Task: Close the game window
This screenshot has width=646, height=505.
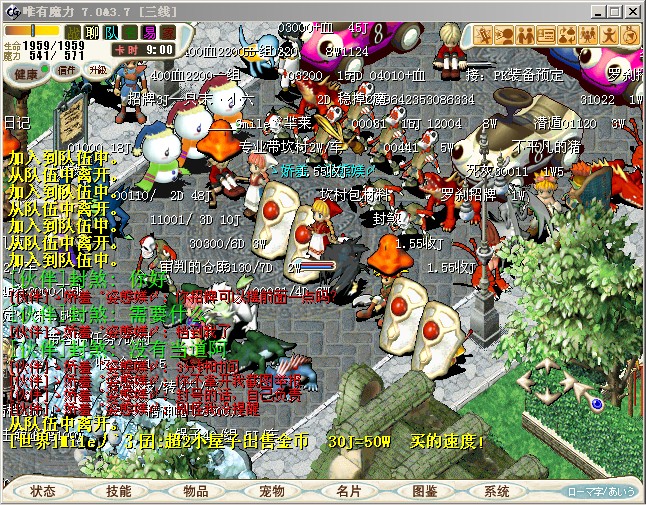Action: (x=632, y=9)
